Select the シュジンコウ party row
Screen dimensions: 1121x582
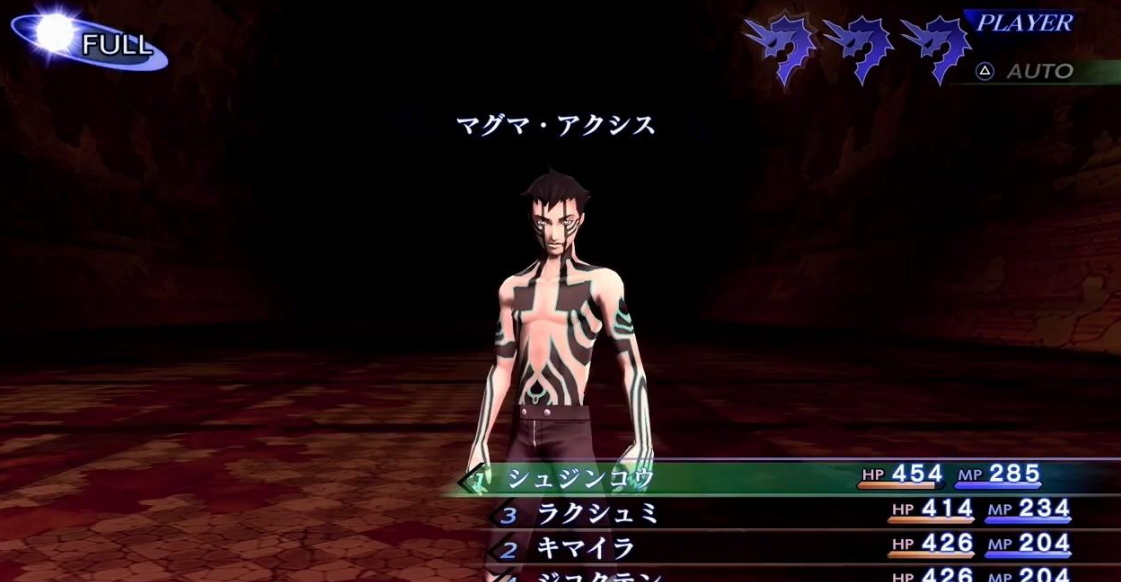(x=580, y=478)
